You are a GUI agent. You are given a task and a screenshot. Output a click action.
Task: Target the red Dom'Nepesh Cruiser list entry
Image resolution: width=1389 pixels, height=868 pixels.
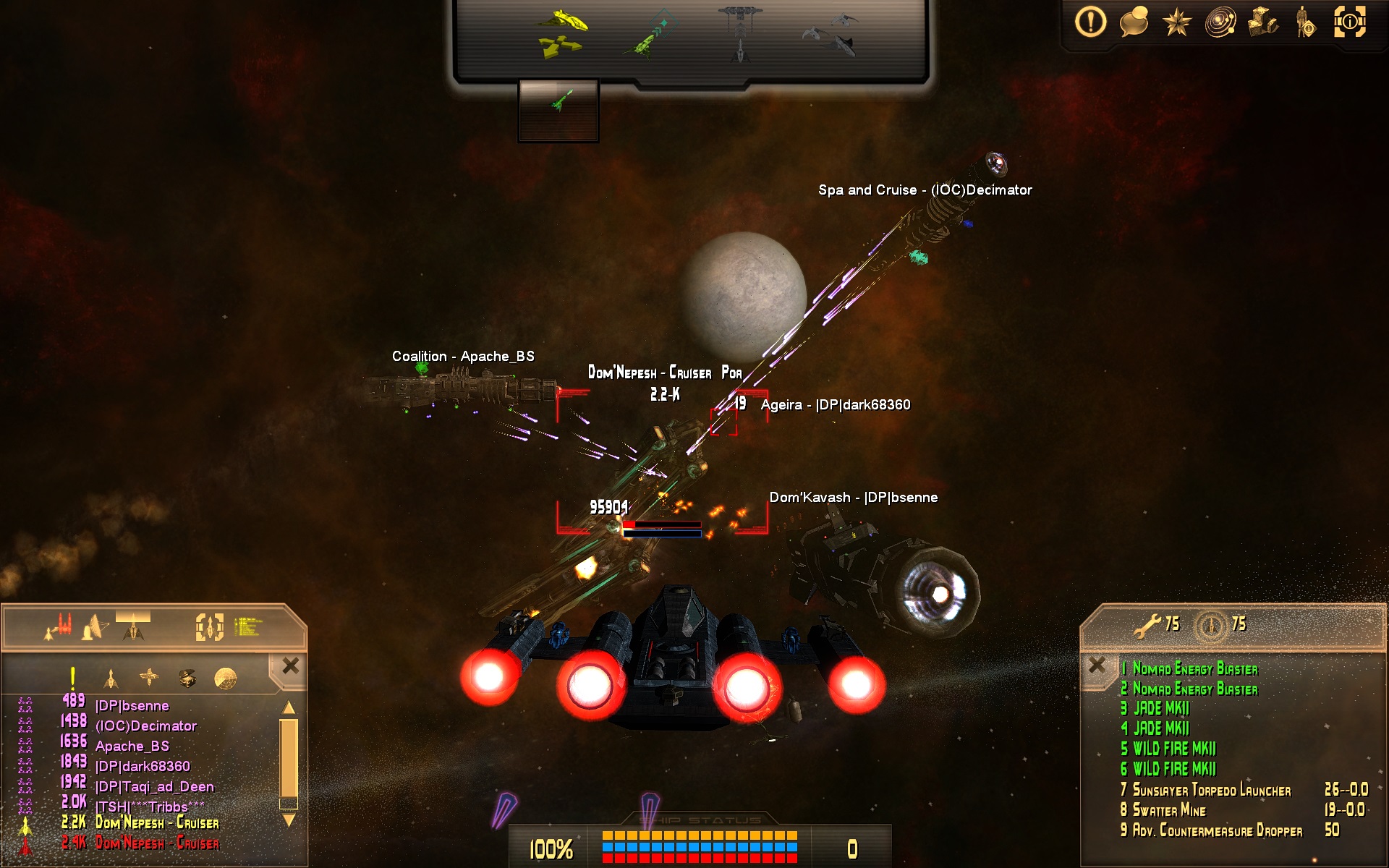coord(157,843)
